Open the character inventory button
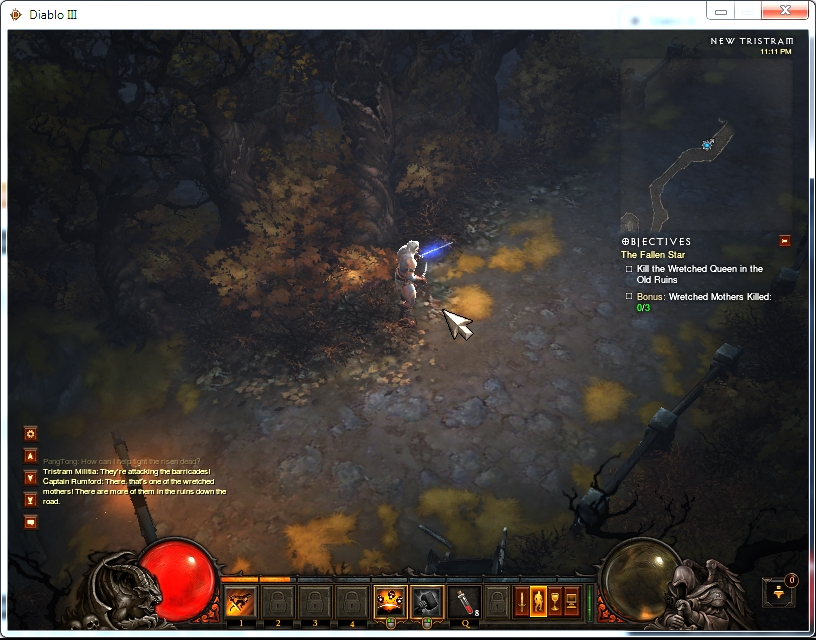The width and height of the screenshot is (816, 640). pos(538,600)
